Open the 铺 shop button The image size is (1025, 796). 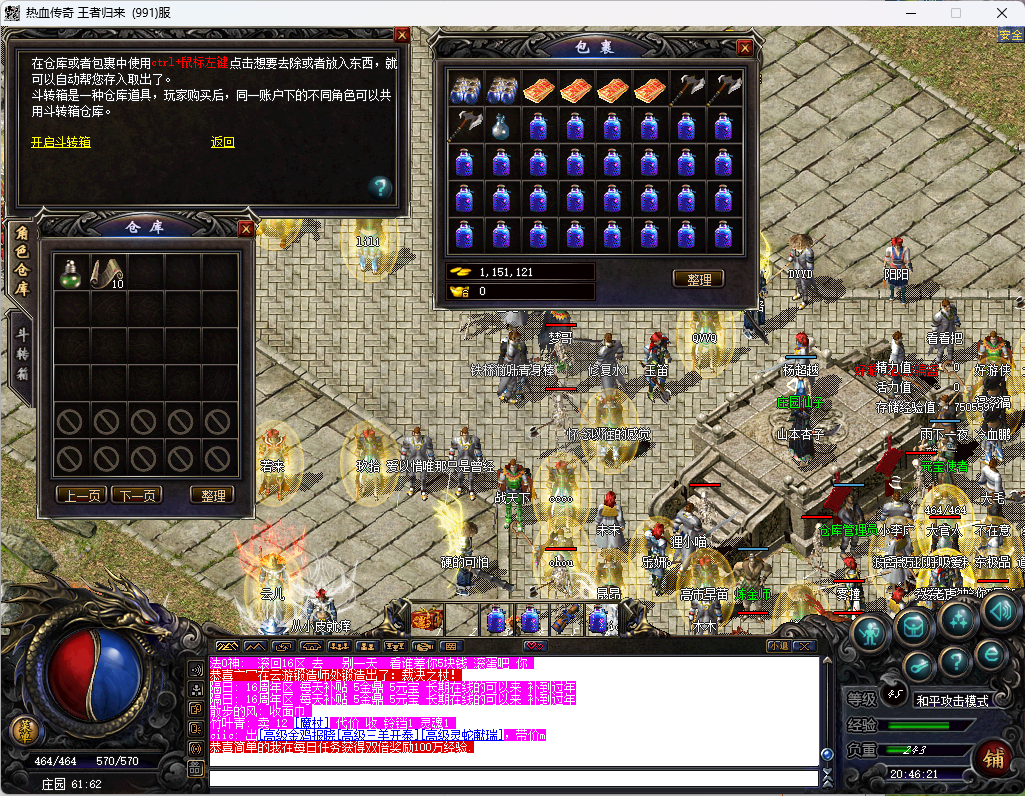click(992, 757)
